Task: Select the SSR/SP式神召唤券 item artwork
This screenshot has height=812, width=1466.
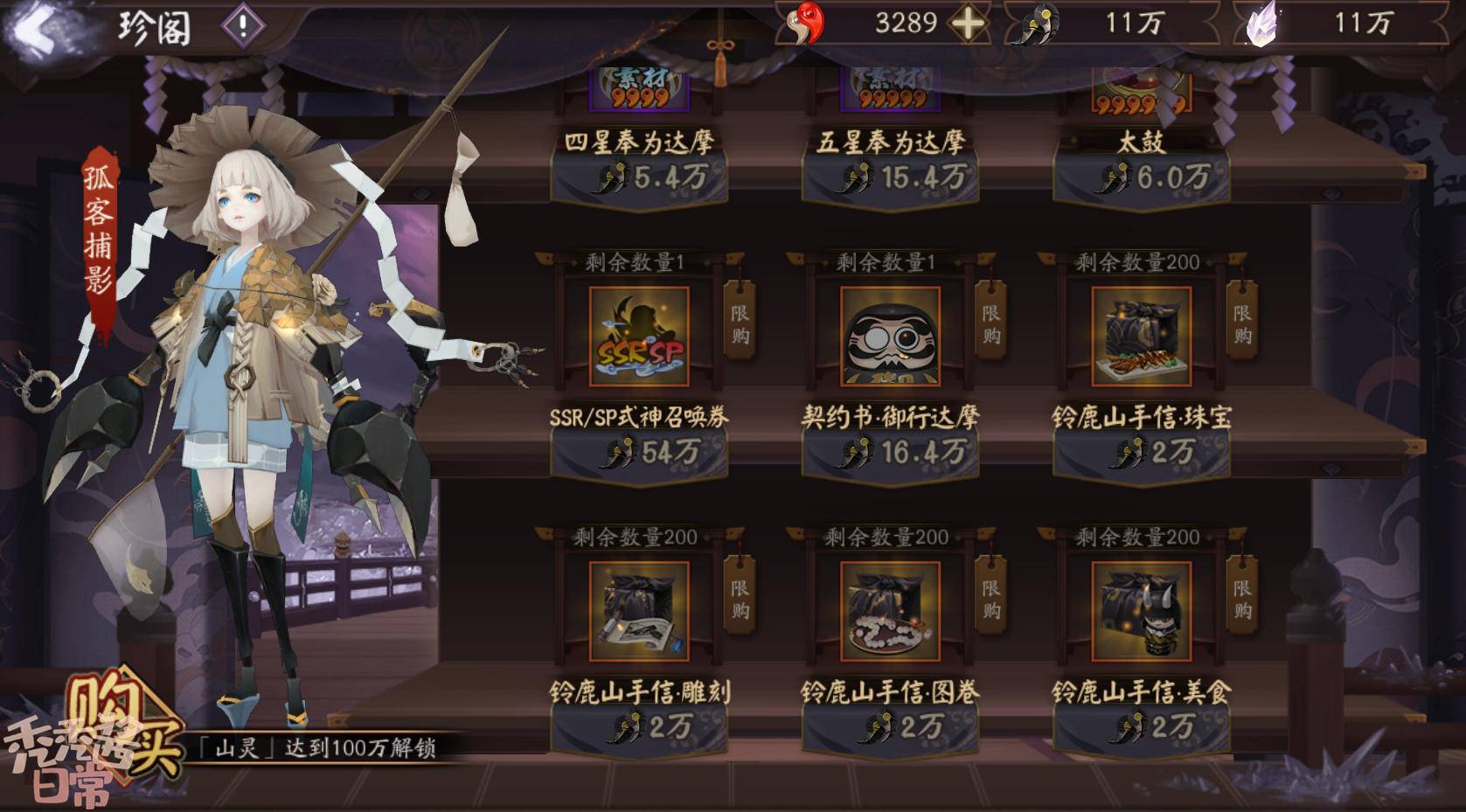Action: (639, 337)
